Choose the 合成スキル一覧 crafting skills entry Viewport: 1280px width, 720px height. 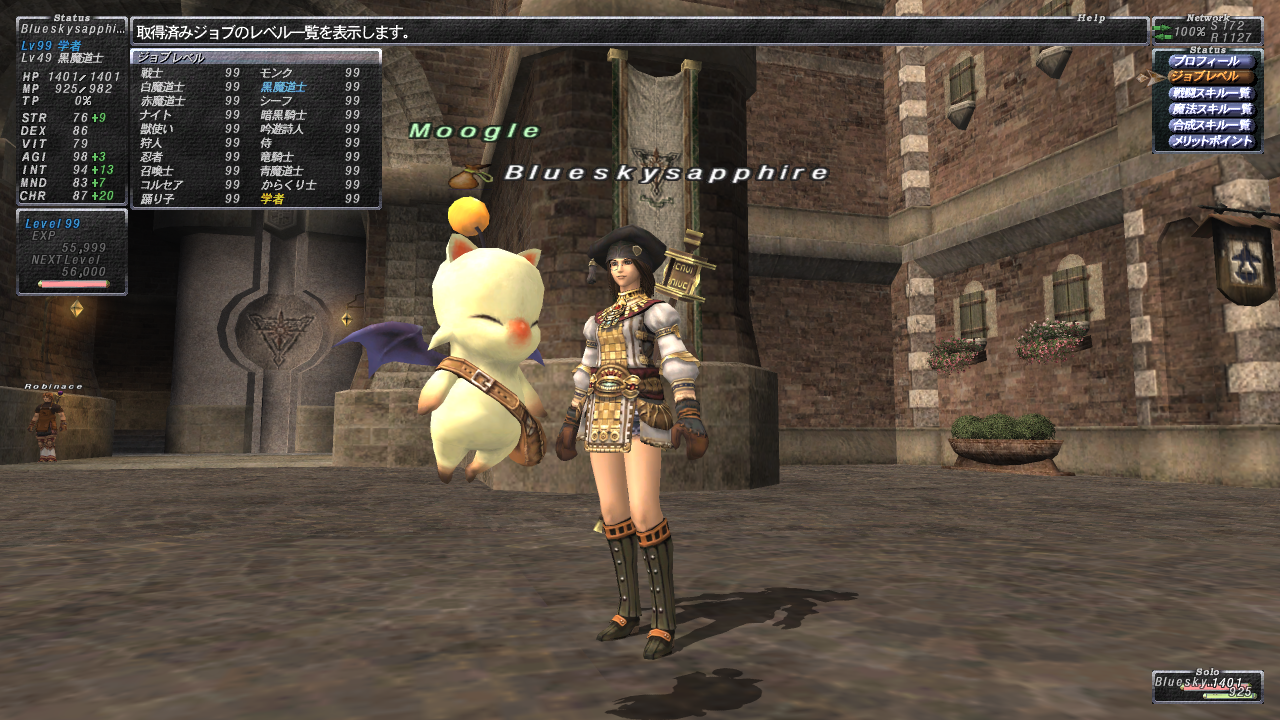[1210, 125]
